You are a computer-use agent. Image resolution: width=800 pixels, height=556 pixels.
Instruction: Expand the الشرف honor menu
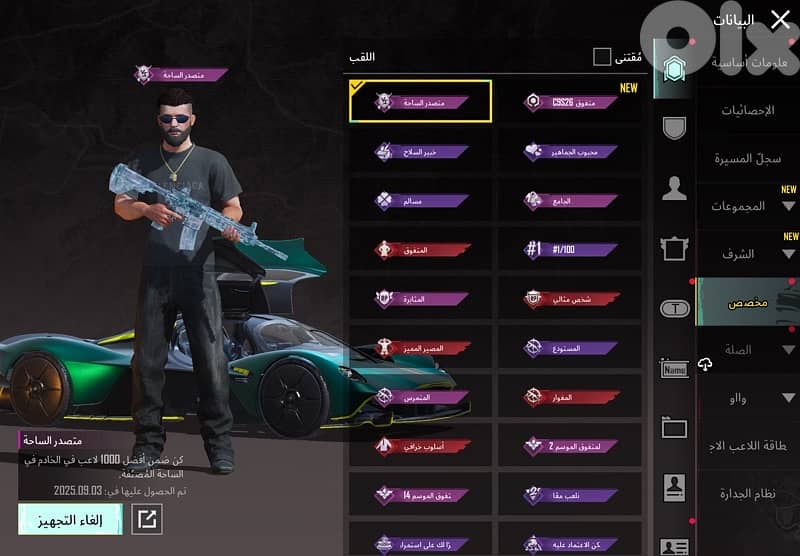748,254
